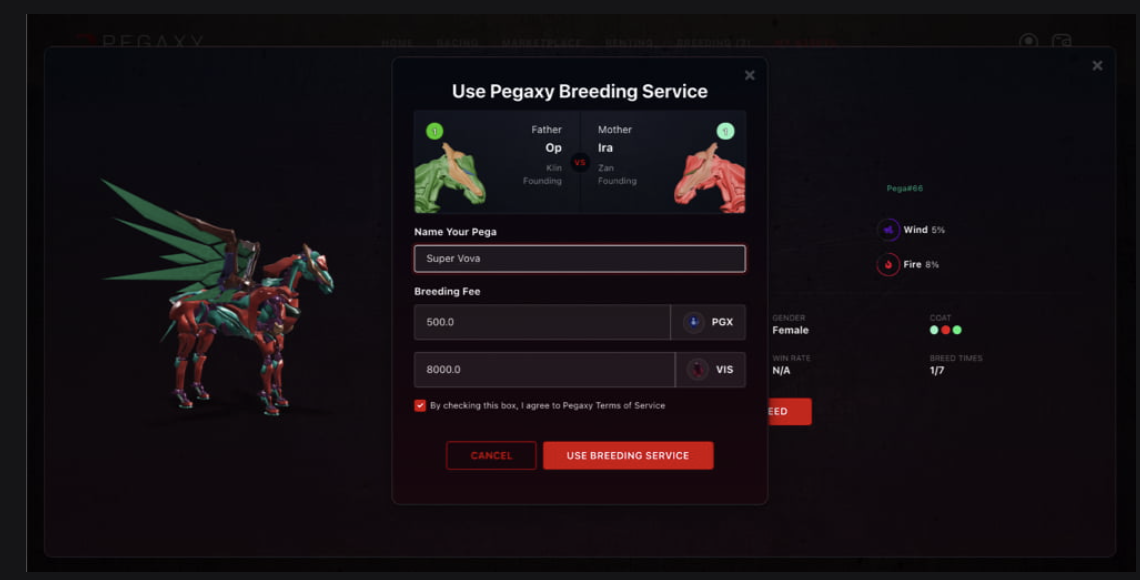Toggle the Terms of Service agreement checkbox
Image resolution: width=1140 pixels, height=580 pixels.
tap(420, 406)
